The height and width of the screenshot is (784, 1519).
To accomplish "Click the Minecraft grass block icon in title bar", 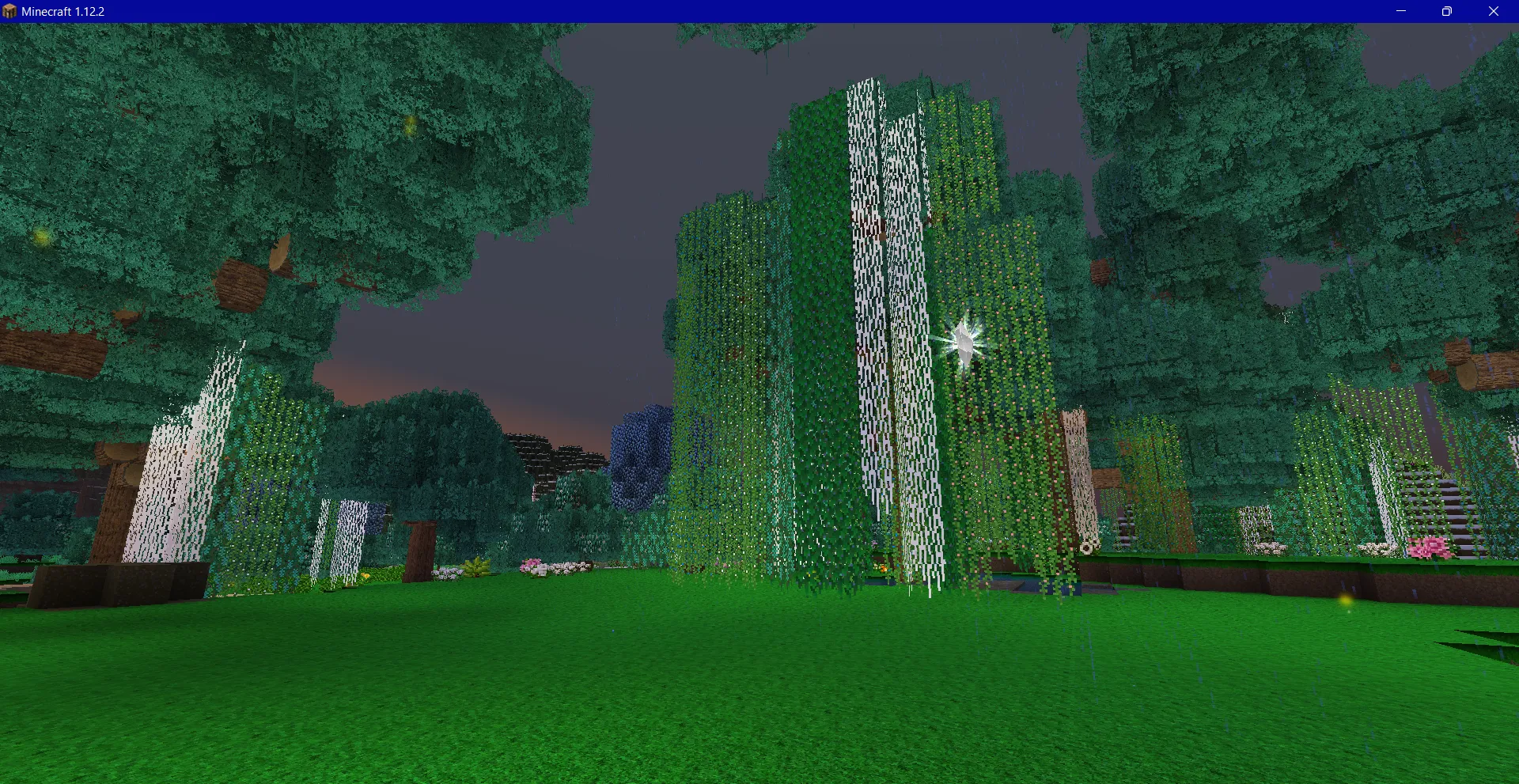I will pyautogui.click(x=9, y=11).
